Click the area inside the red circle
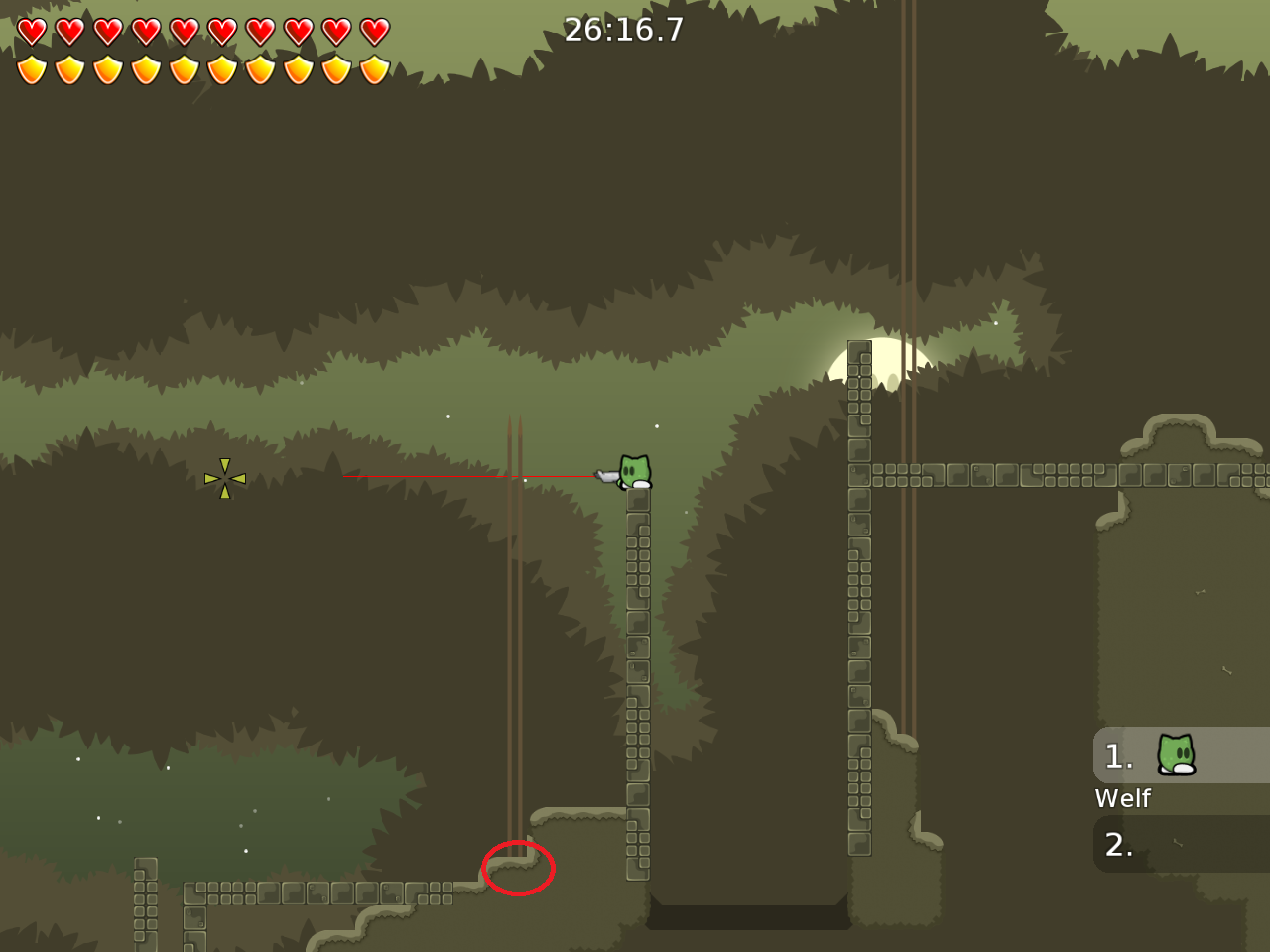This screenshot has height=952, width=1270. [518, 868]
